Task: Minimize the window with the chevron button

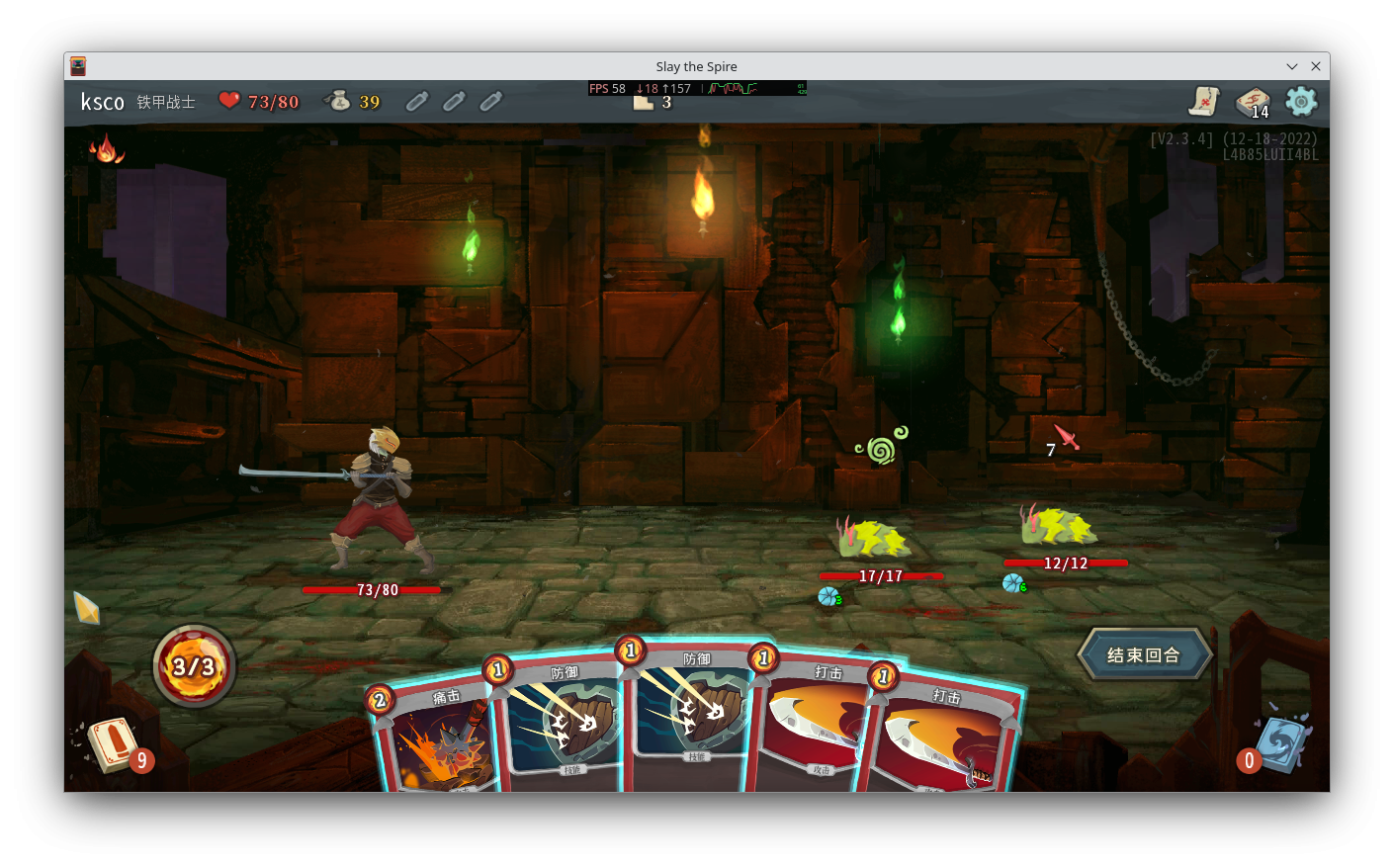Action: 1291,66
